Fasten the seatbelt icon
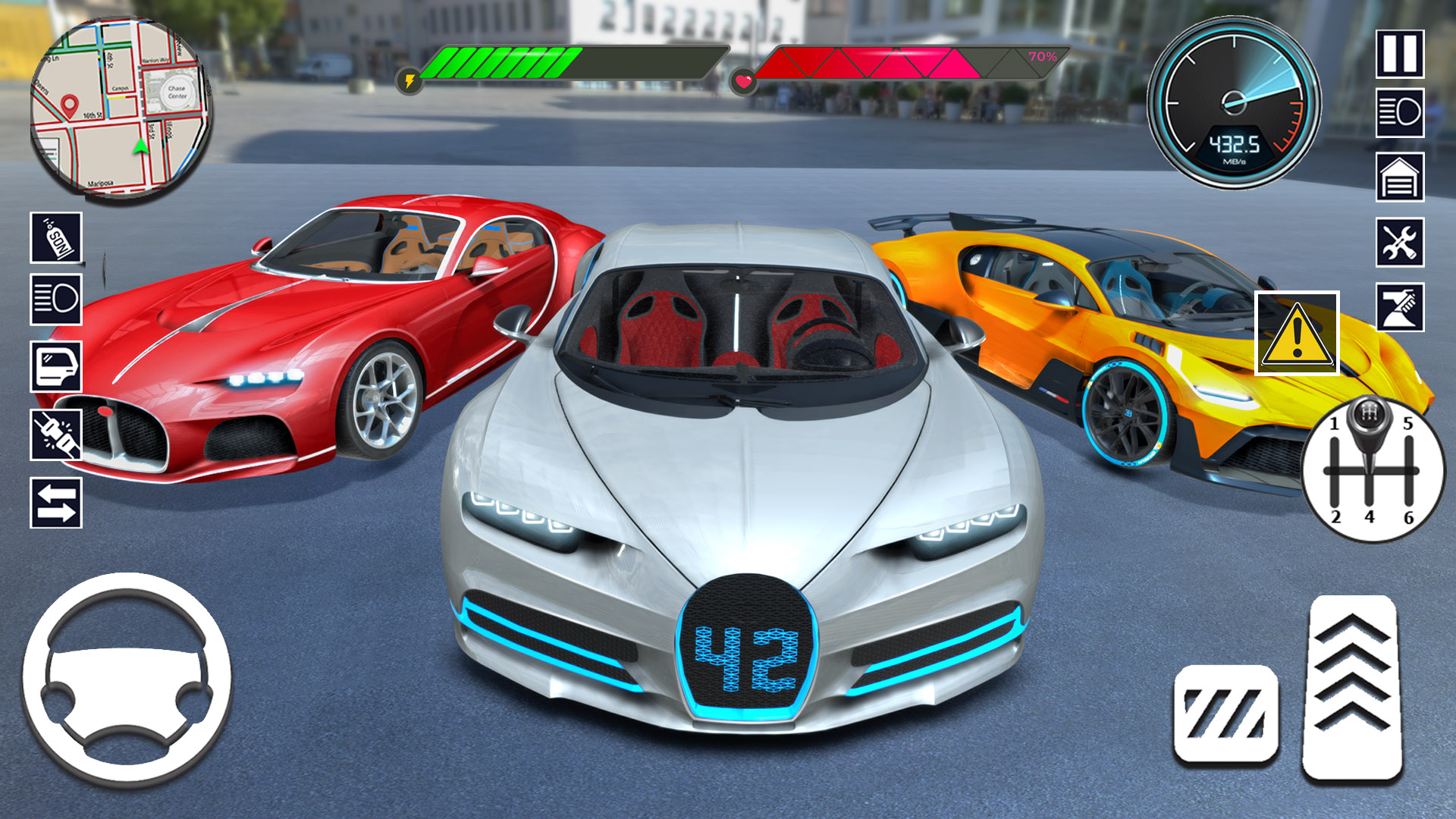The image size is (1456, 819). coord(55,432)
